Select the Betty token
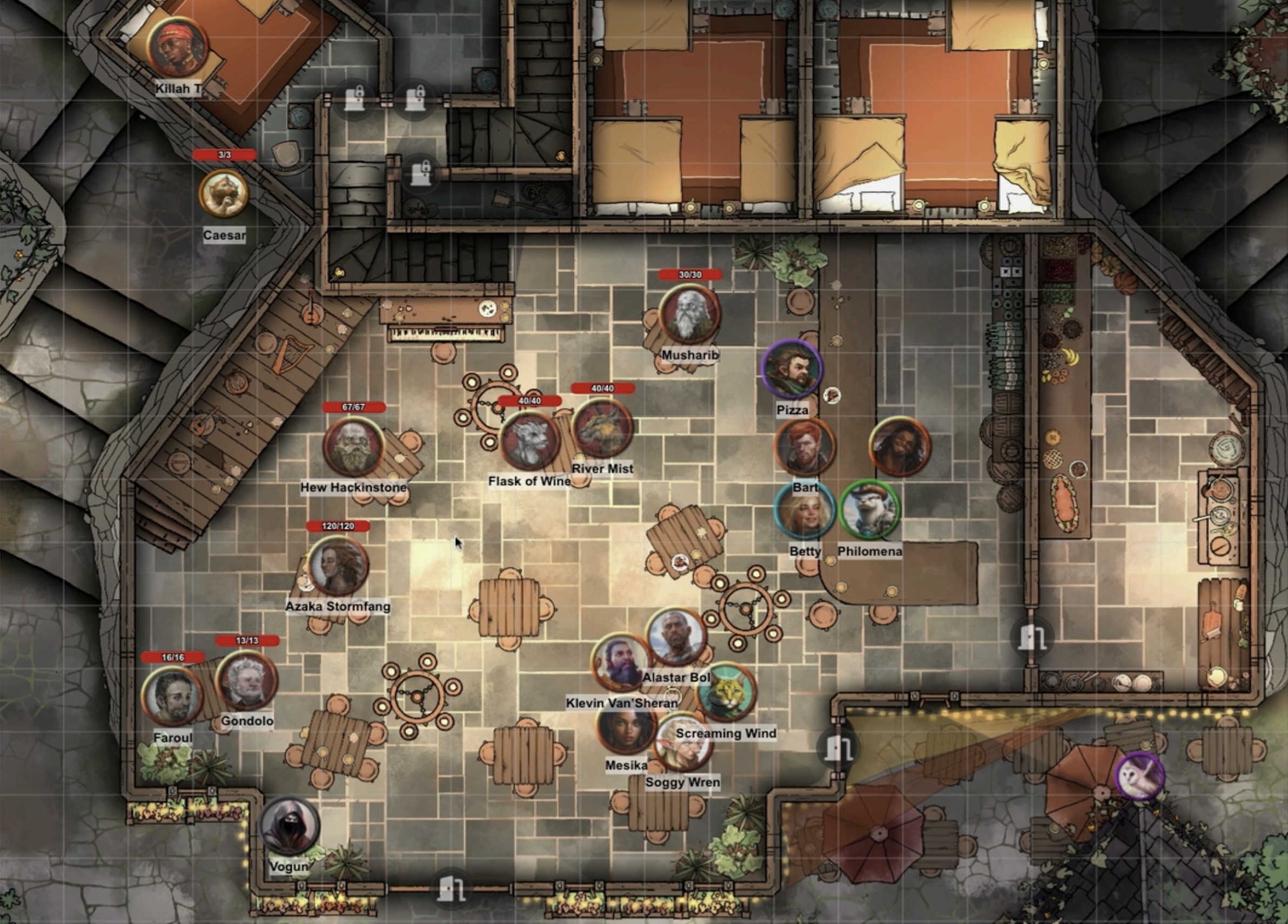 (804, 511)
